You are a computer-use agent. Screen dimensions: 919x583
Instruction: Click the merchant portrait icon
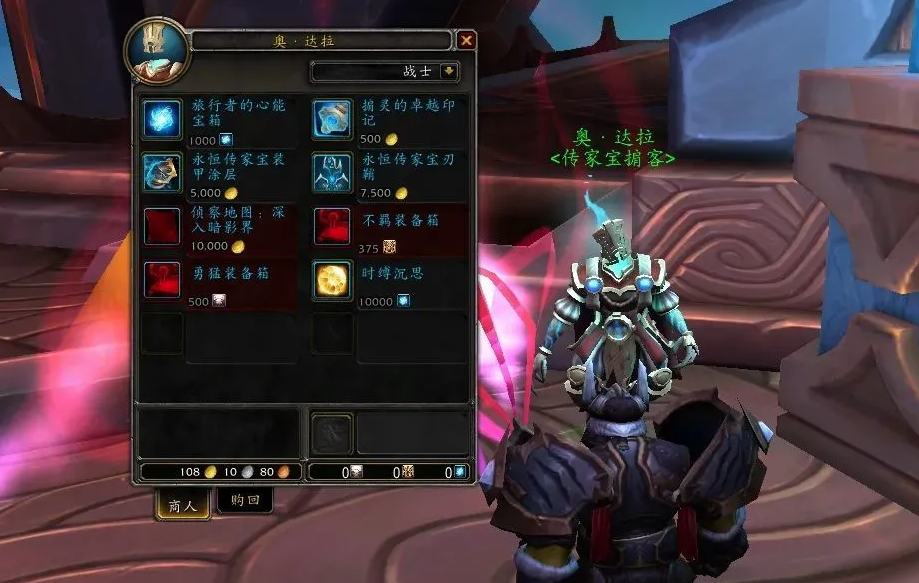tap(157, 50)
